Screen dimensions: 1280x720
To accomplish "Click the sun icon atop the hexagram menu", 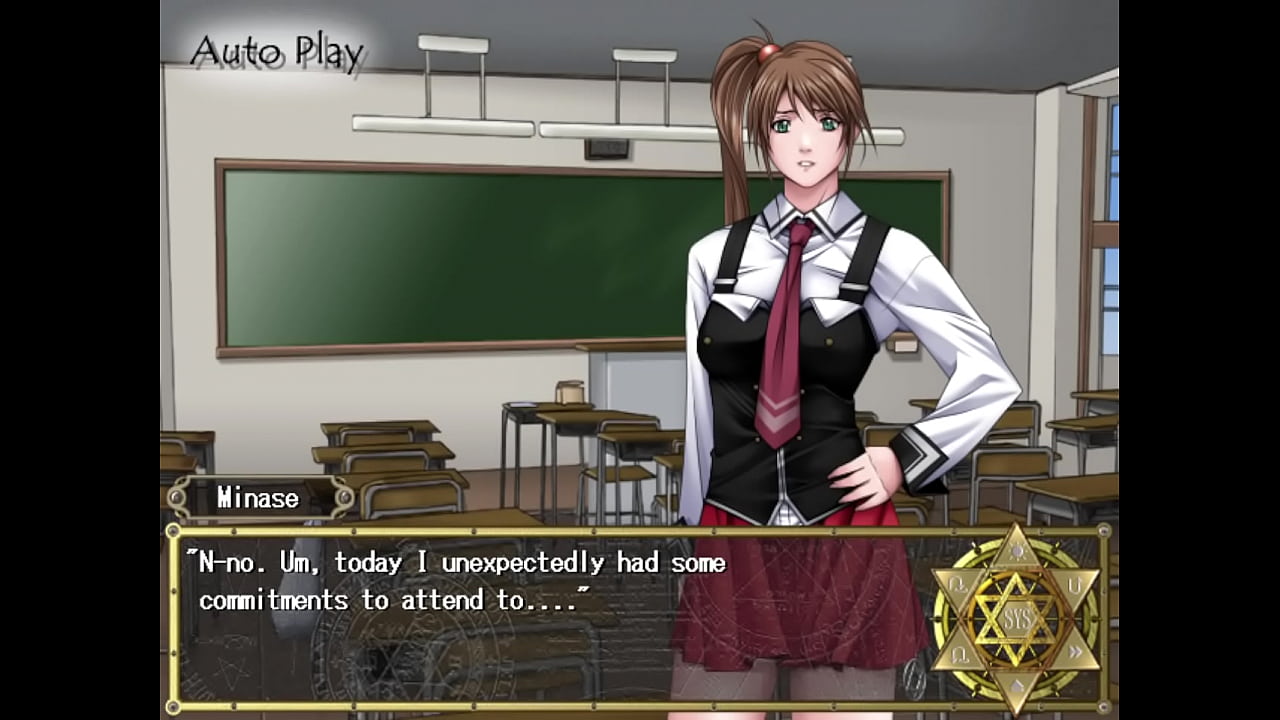I will pos(1017,551).
